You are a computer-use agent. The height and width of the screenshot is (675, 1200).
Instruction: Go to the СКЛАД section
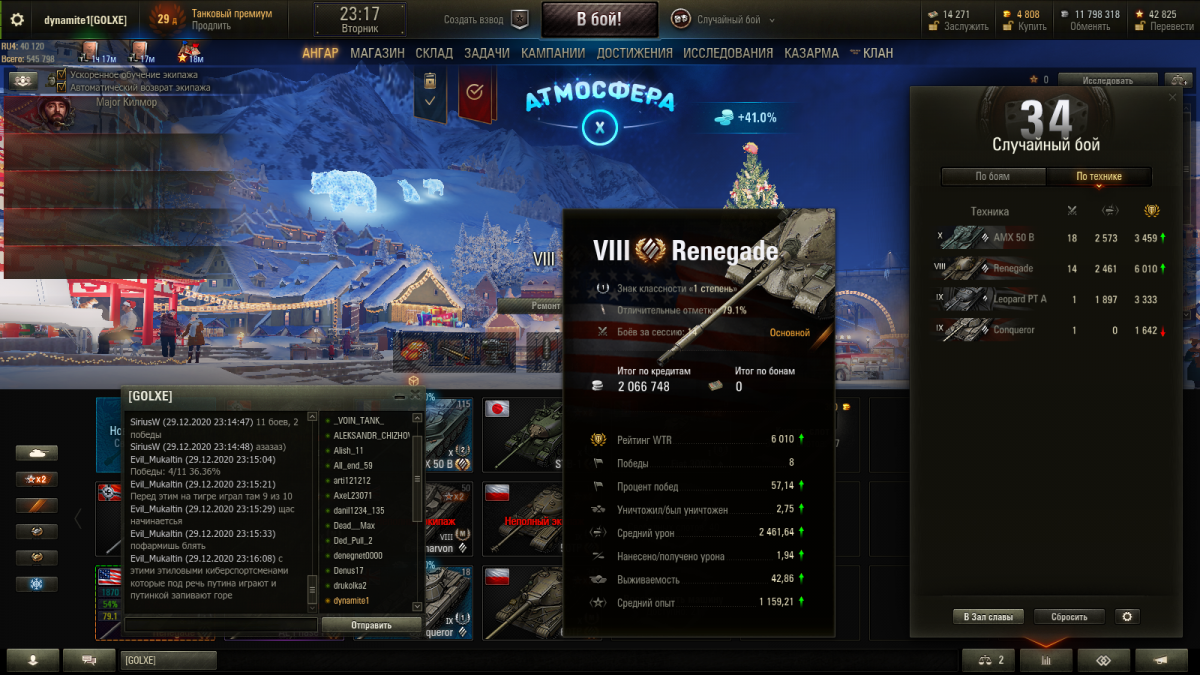point(434,53)
